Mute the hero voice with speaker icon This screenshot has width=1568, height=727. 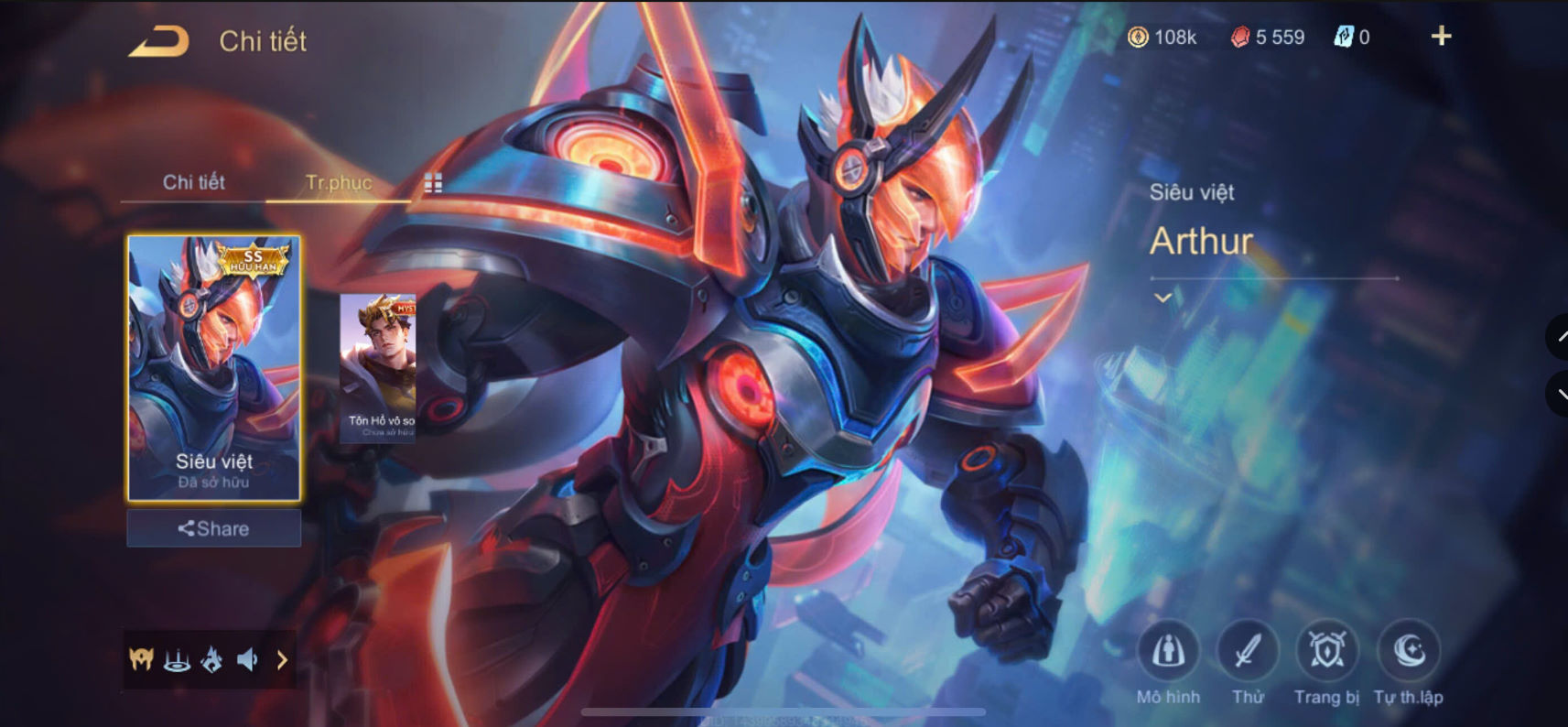[x=246, y=658]
